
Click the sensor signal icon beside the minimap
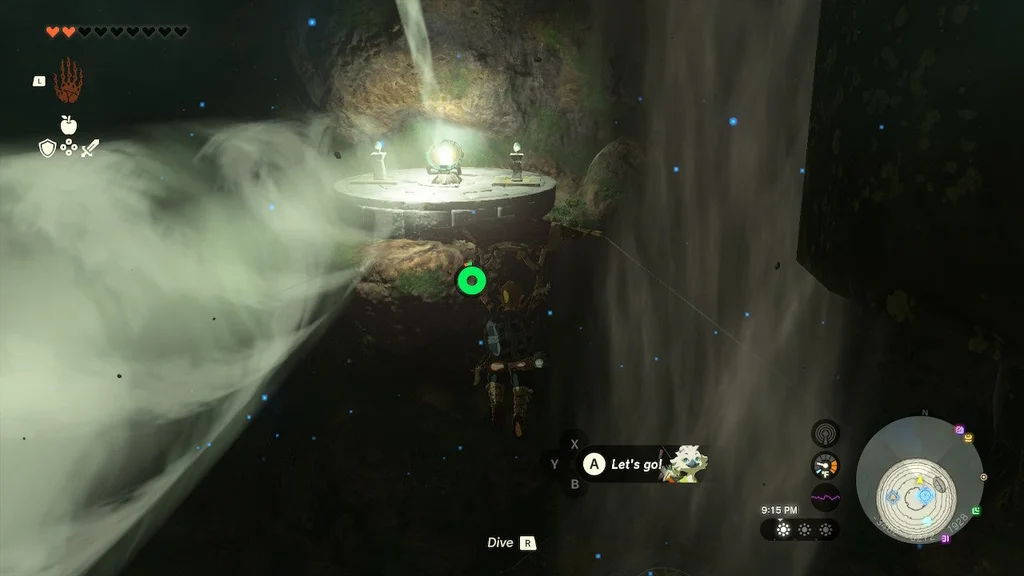pos(826,433)
